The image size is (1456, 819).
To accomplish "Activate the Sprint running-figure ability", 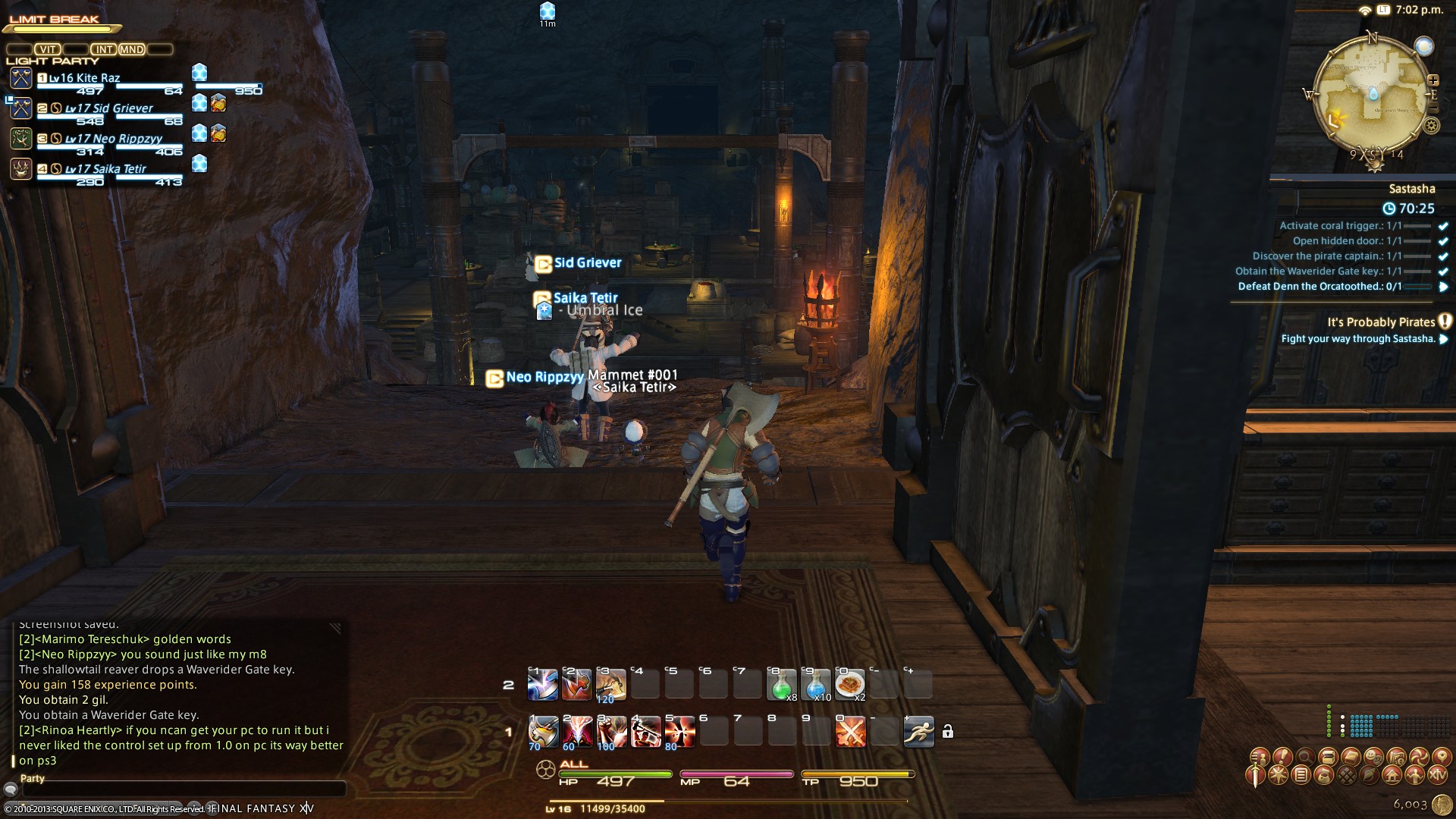I will (918, 732).
